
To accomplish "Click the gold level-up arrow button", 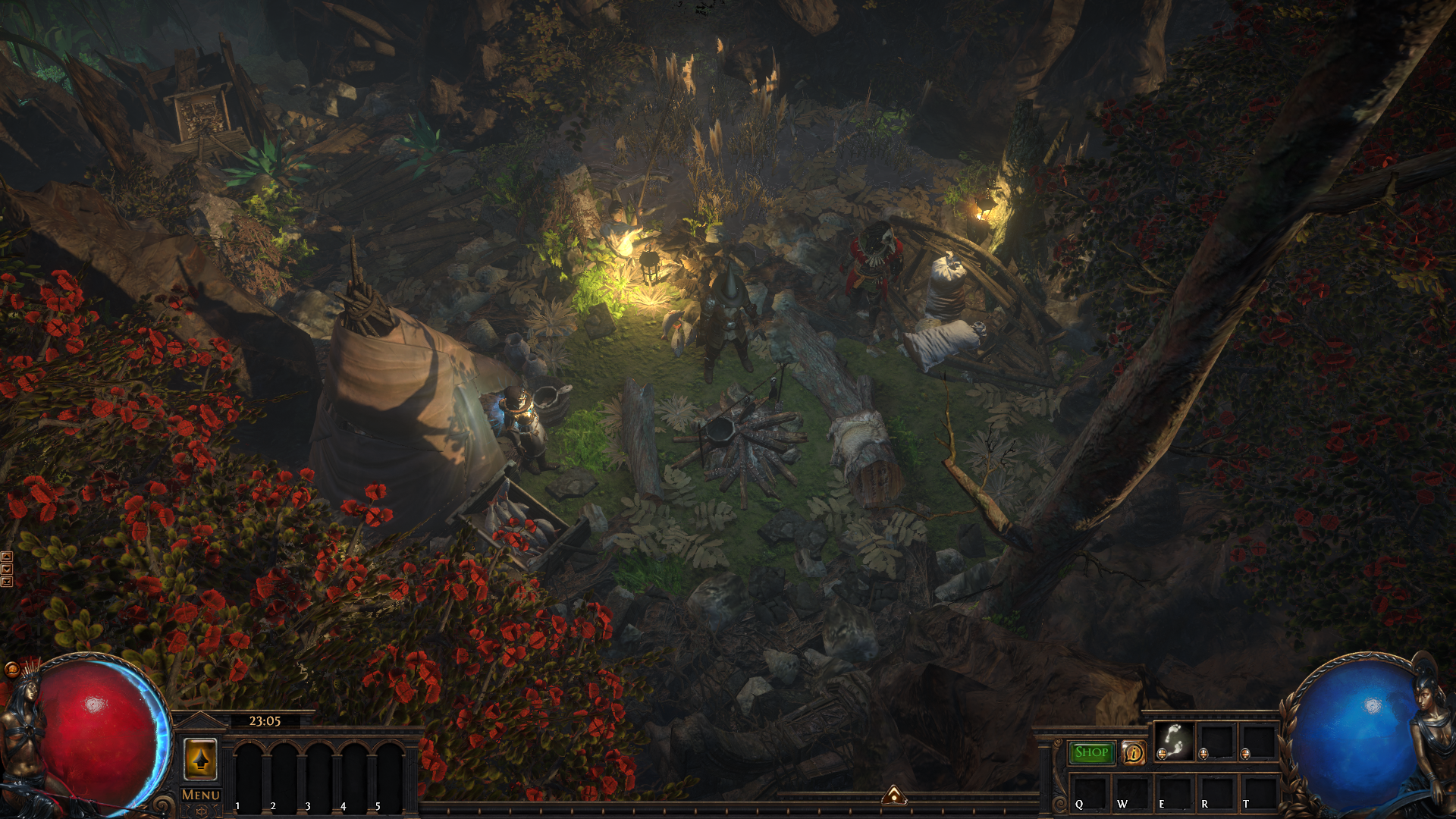I will click(x=201, y=759).
